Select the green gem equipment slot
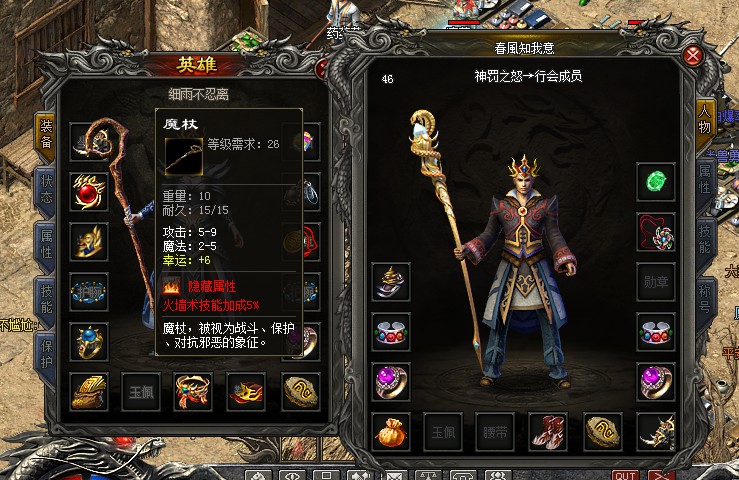This screenshot has width=739, height=480. click(656, 181)
